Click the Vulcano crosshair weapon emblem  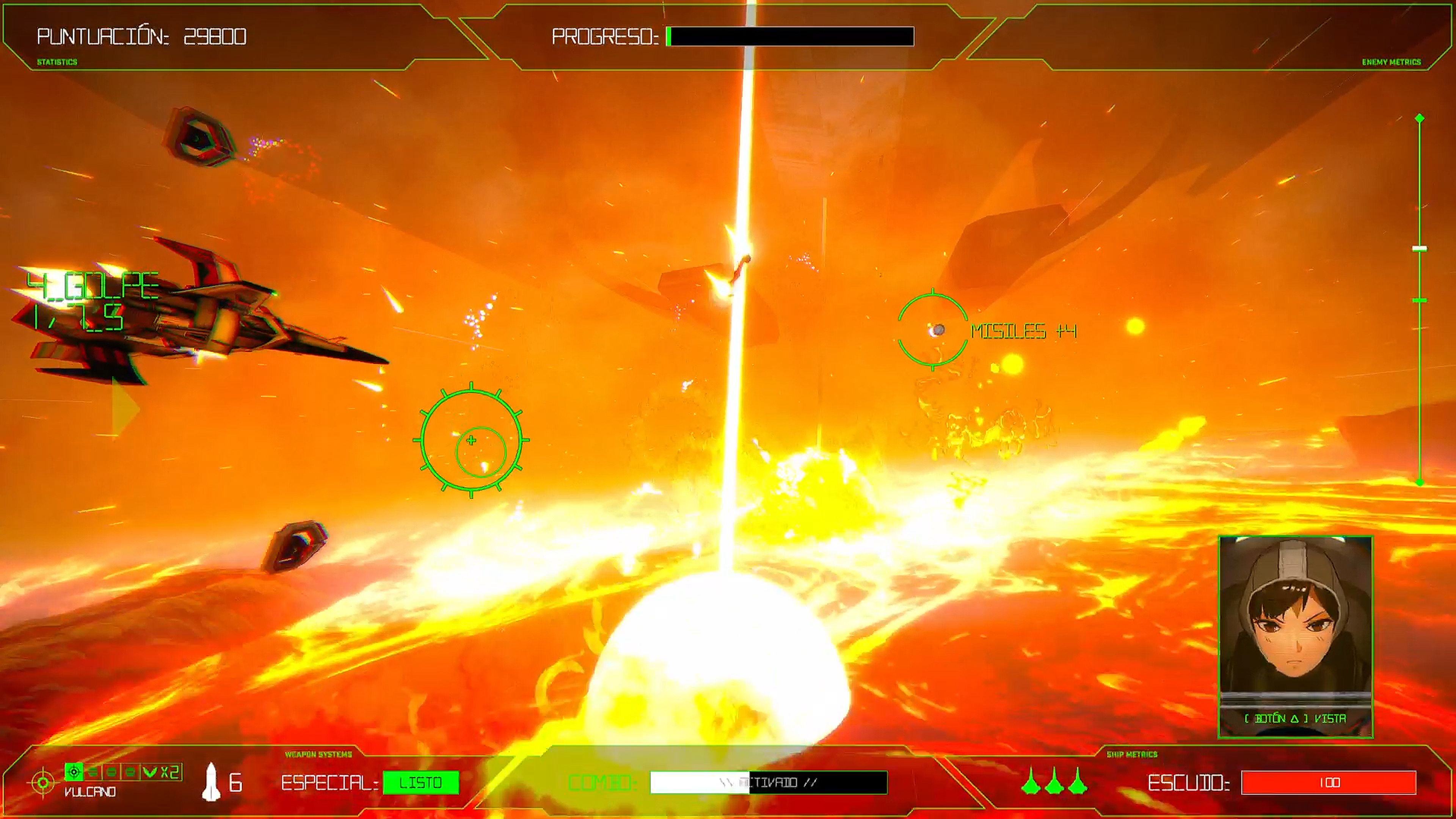coord(43,782)
